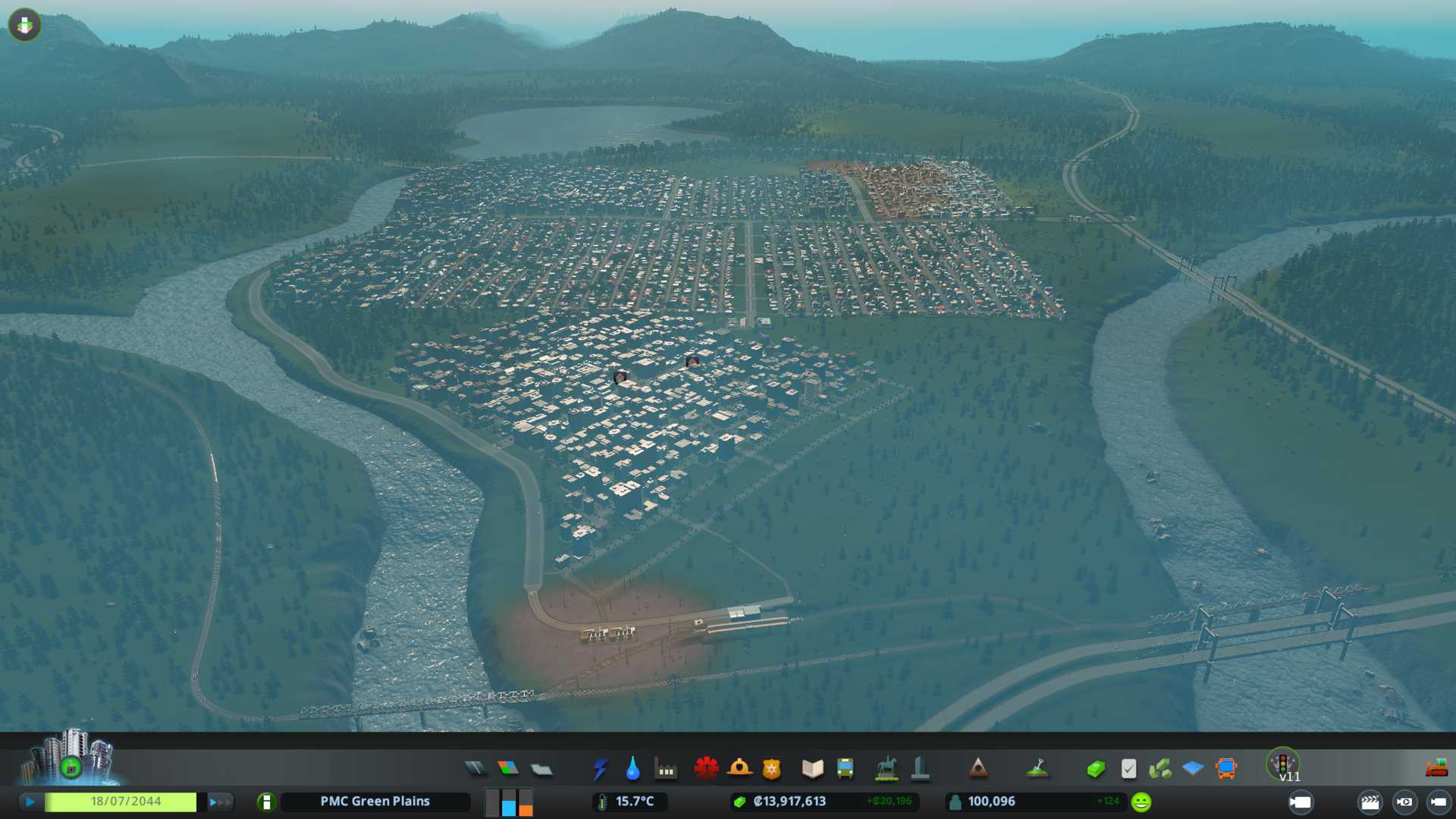Toggle the play/pause simulation button
This screenshot has height=819, width=1456.
(30, 802)
